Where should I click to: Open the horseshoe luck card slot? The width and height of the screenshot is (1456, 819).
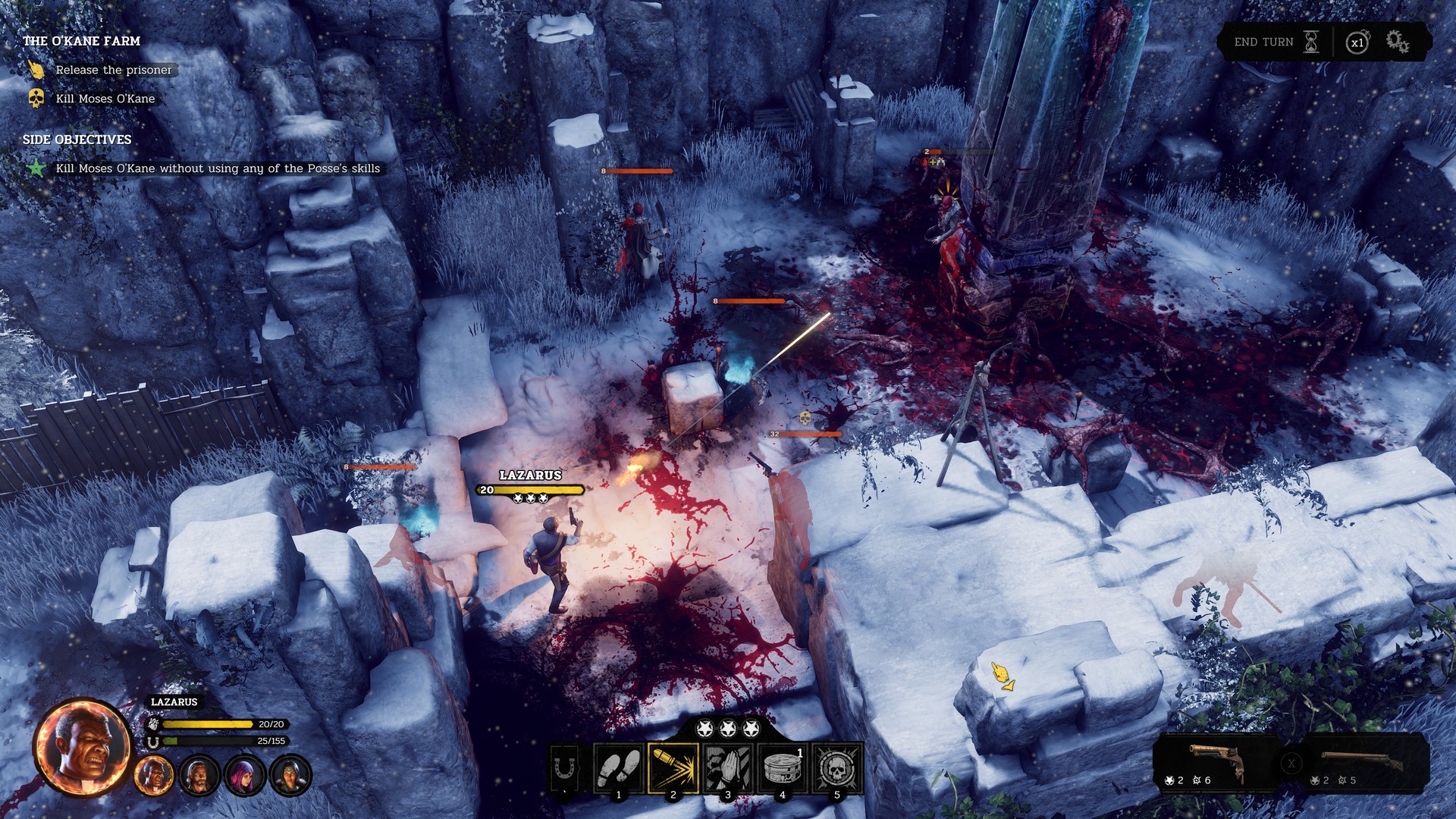tap(564, 769)
